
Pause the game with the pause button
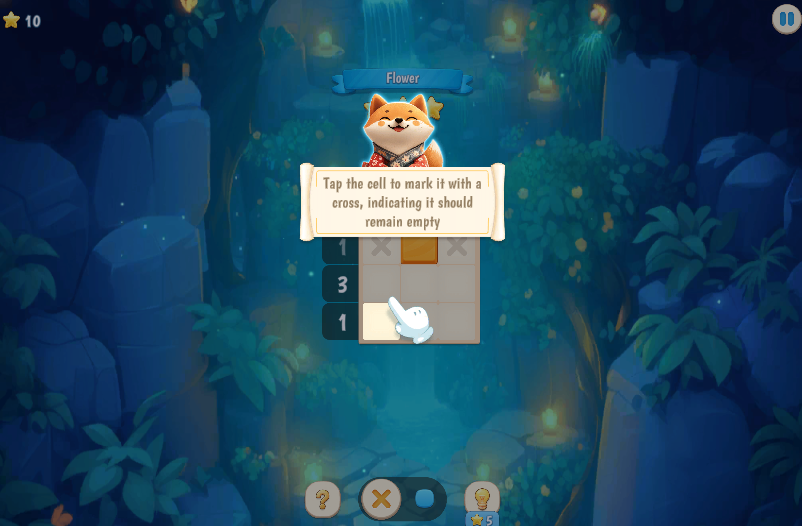point(786,19)
